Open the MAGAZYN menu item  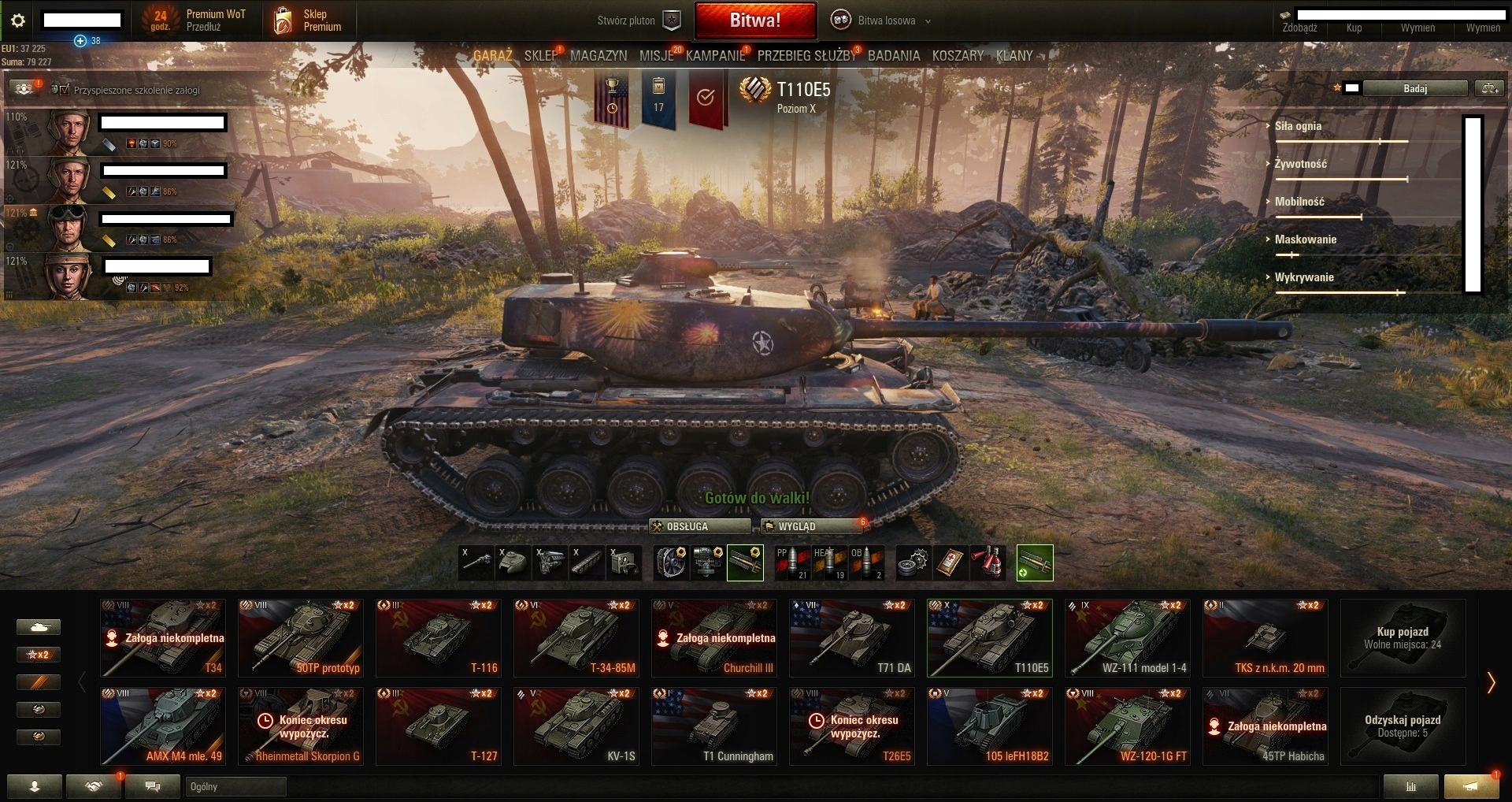598,56
